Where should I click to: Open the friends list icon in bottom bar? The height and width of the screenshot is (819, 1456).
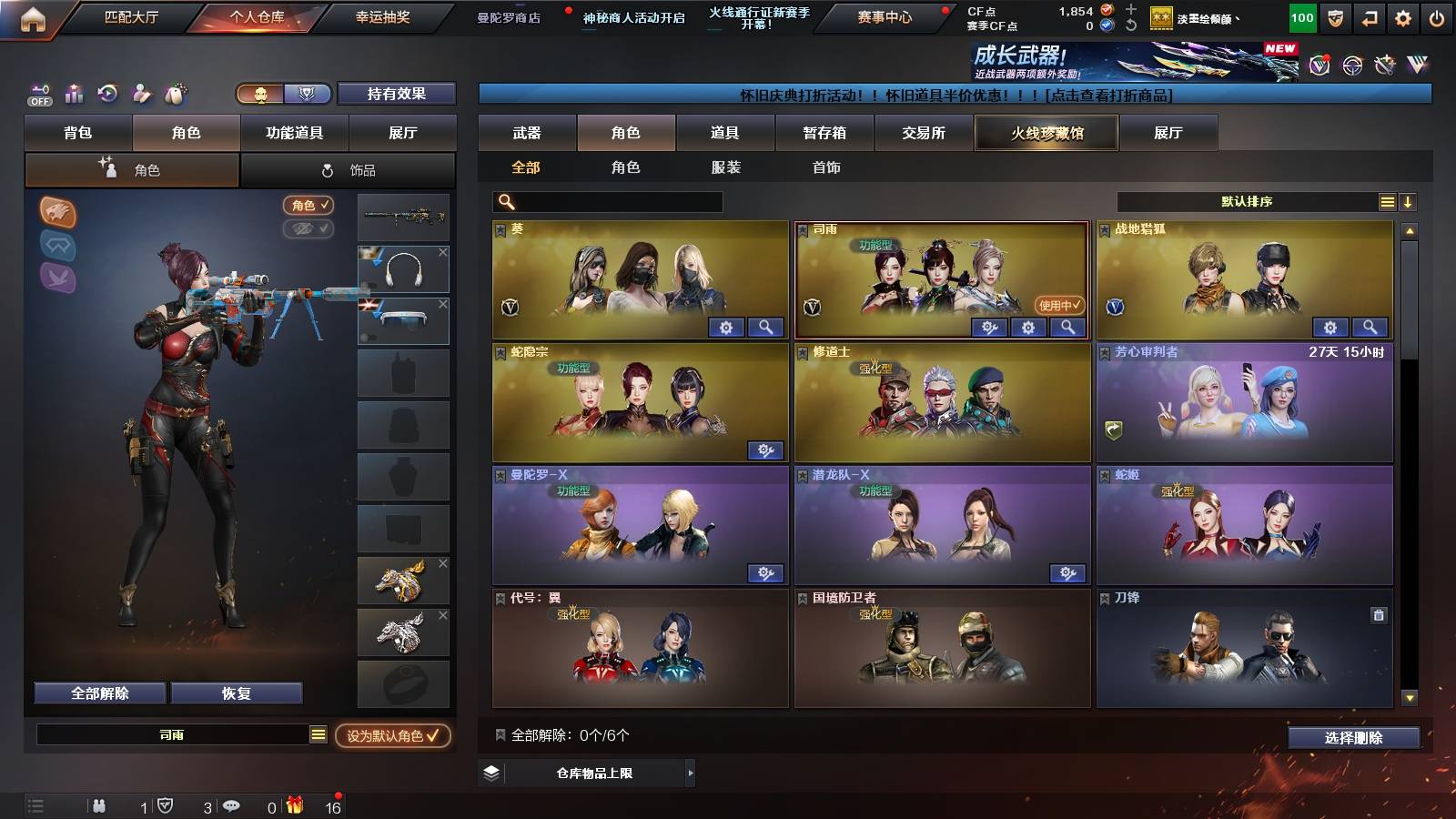(x=100, y=805)
